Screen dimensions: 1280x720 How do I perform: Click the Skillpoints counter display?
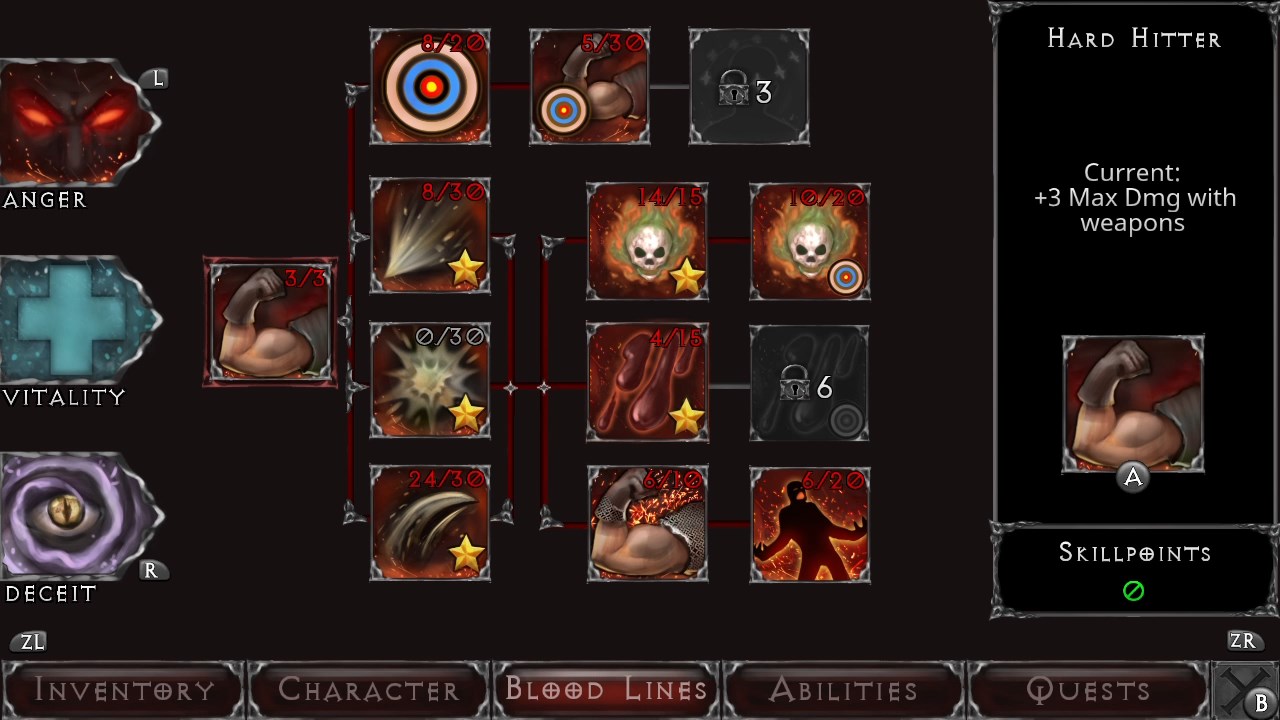click(x=1132, y=570)
